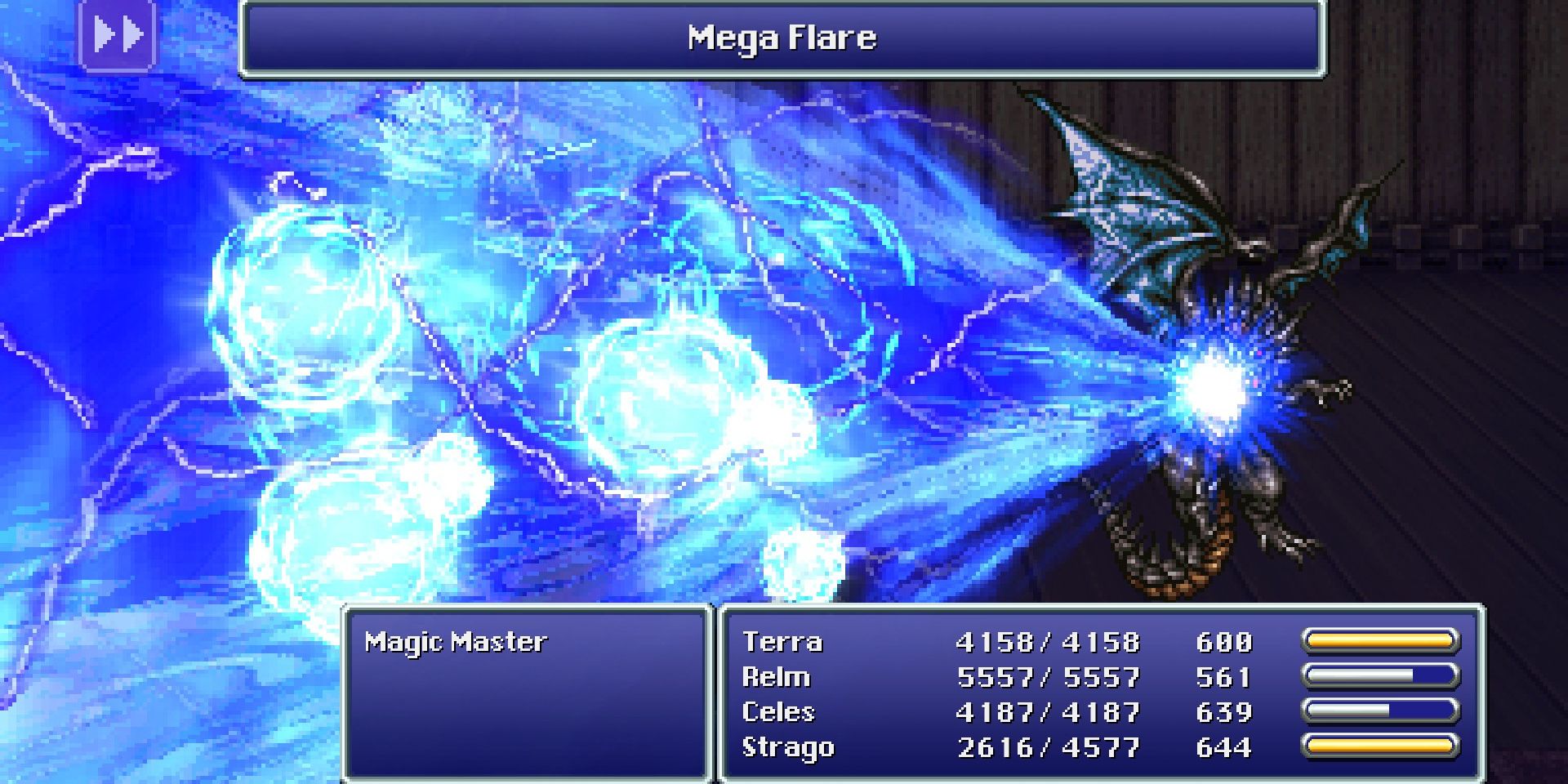Pick Celes in the party status panel
Viewport: 1568px width, 784px height.
point(777,712)
